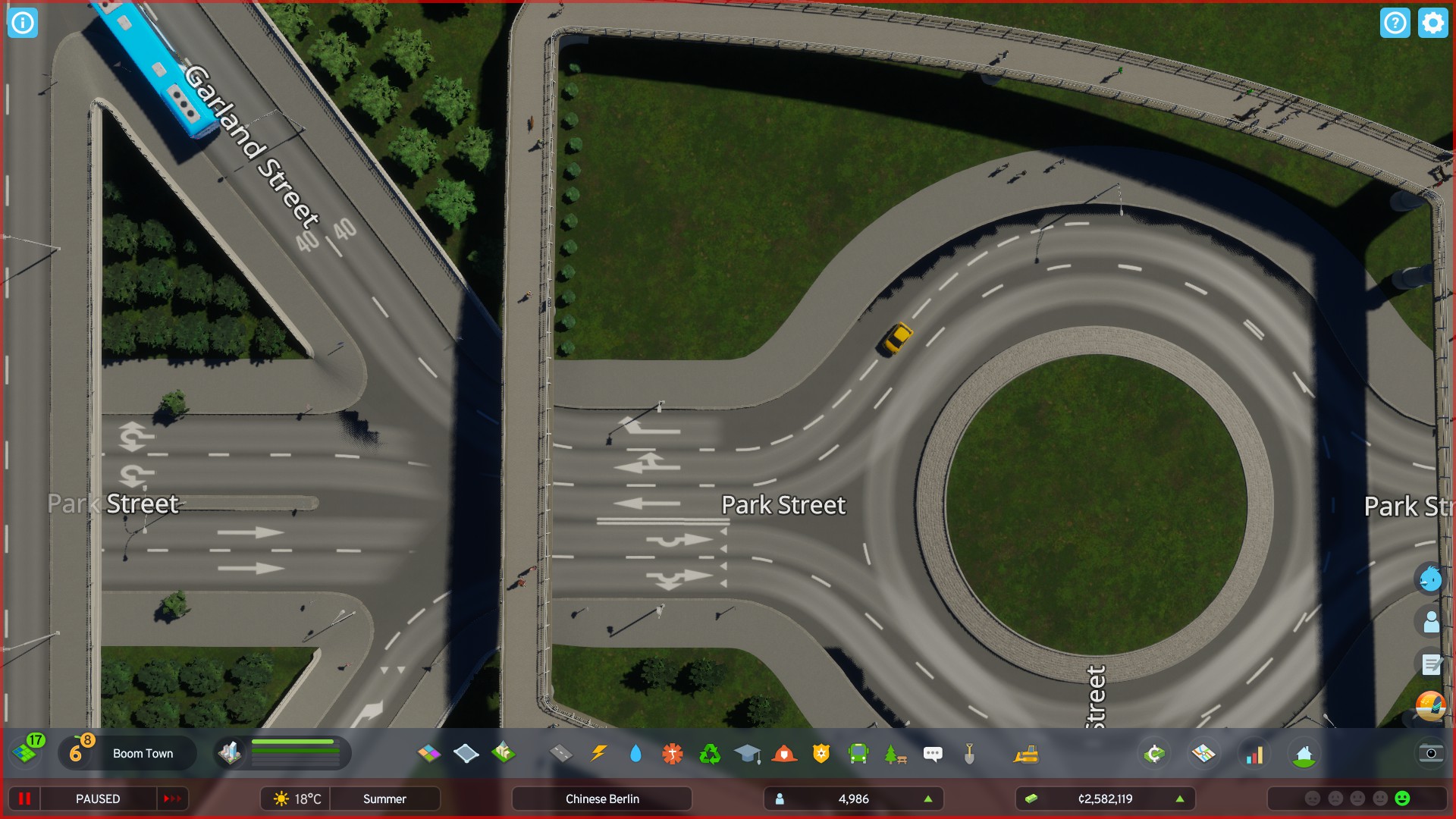Enable triple-speed simulation arrows

click(x=172, y=799)
